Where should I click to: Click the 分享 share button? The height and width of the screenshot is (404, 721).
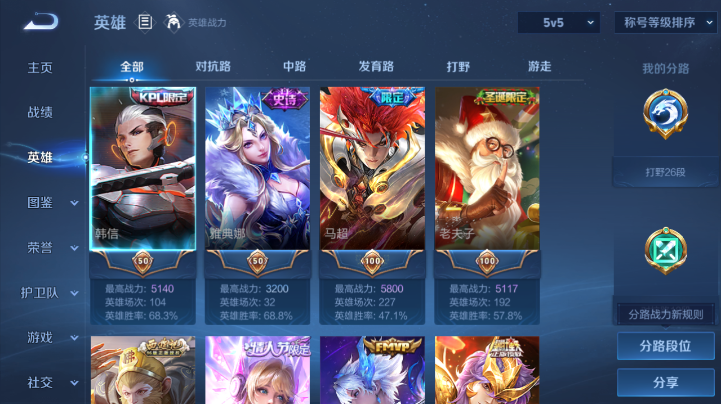click(x=665, y=382)
